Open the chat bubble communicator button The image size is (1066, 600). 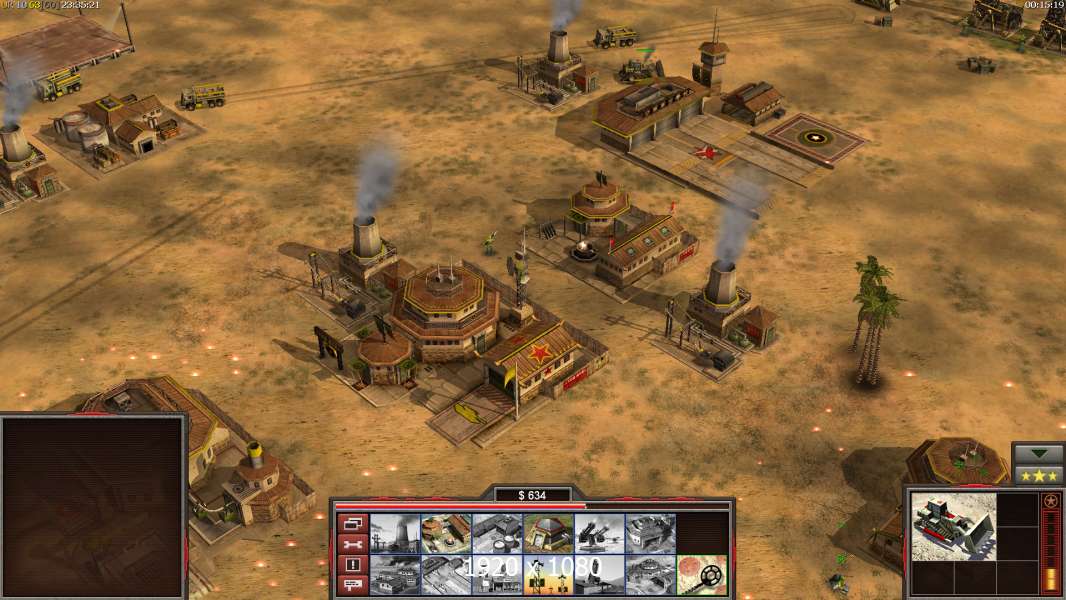(x=352, y=586)
